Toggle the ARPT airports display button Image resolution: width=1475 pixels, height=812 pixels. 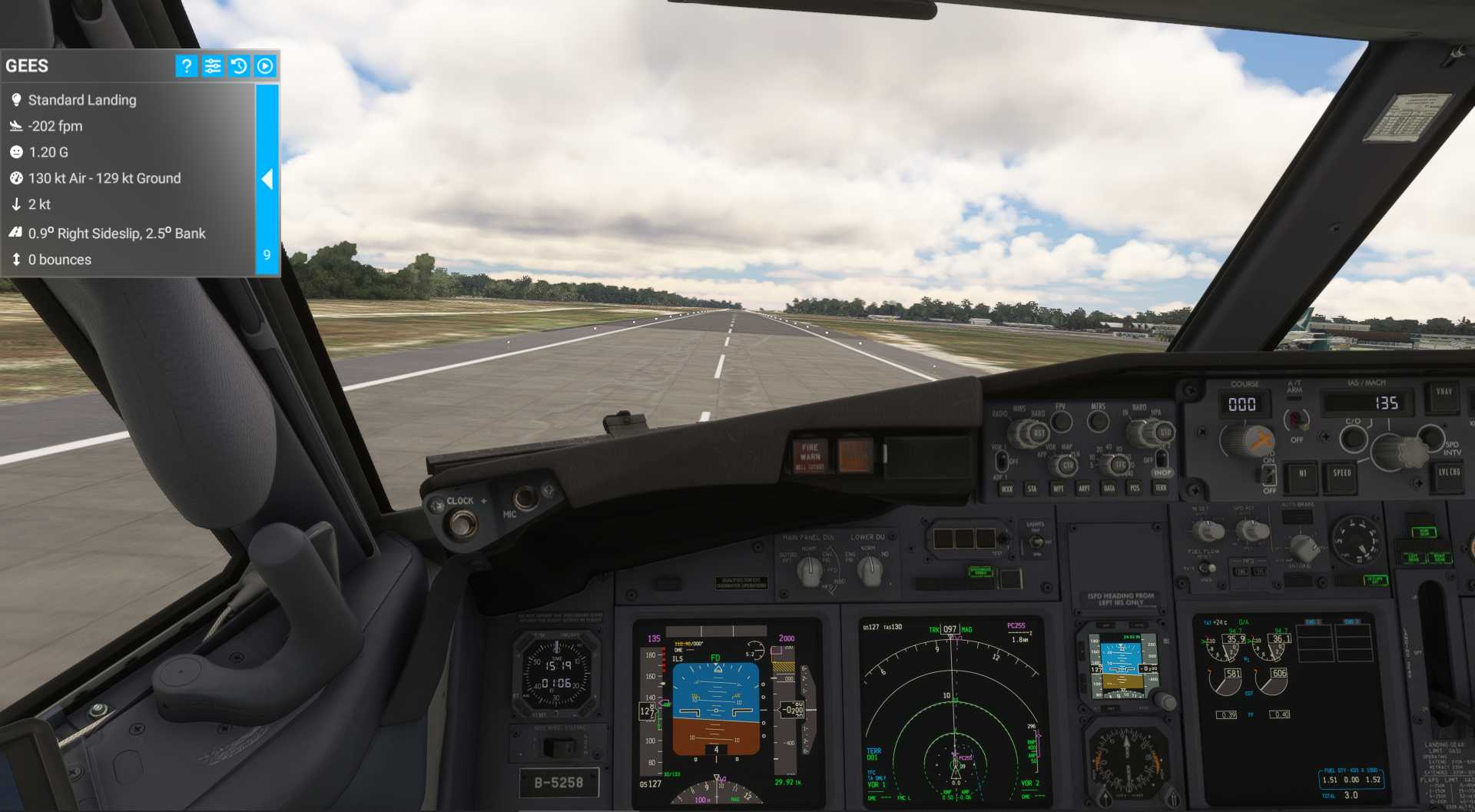[x=1084, y=489]
